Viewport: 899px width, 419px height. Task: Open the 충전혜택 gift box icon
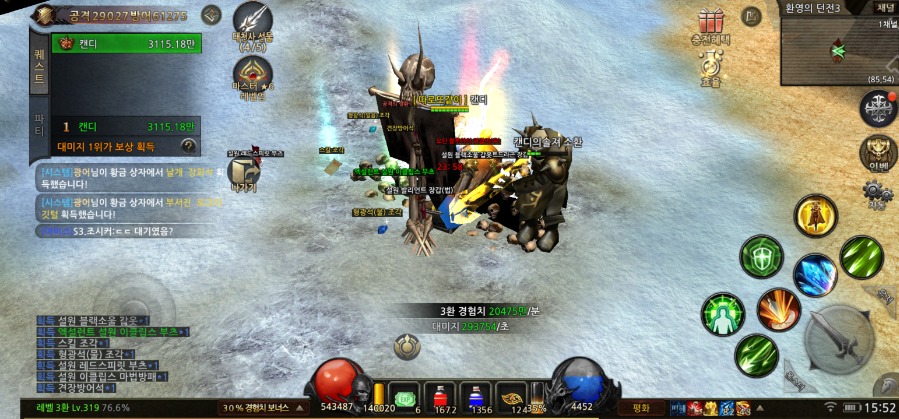(711, 24)
